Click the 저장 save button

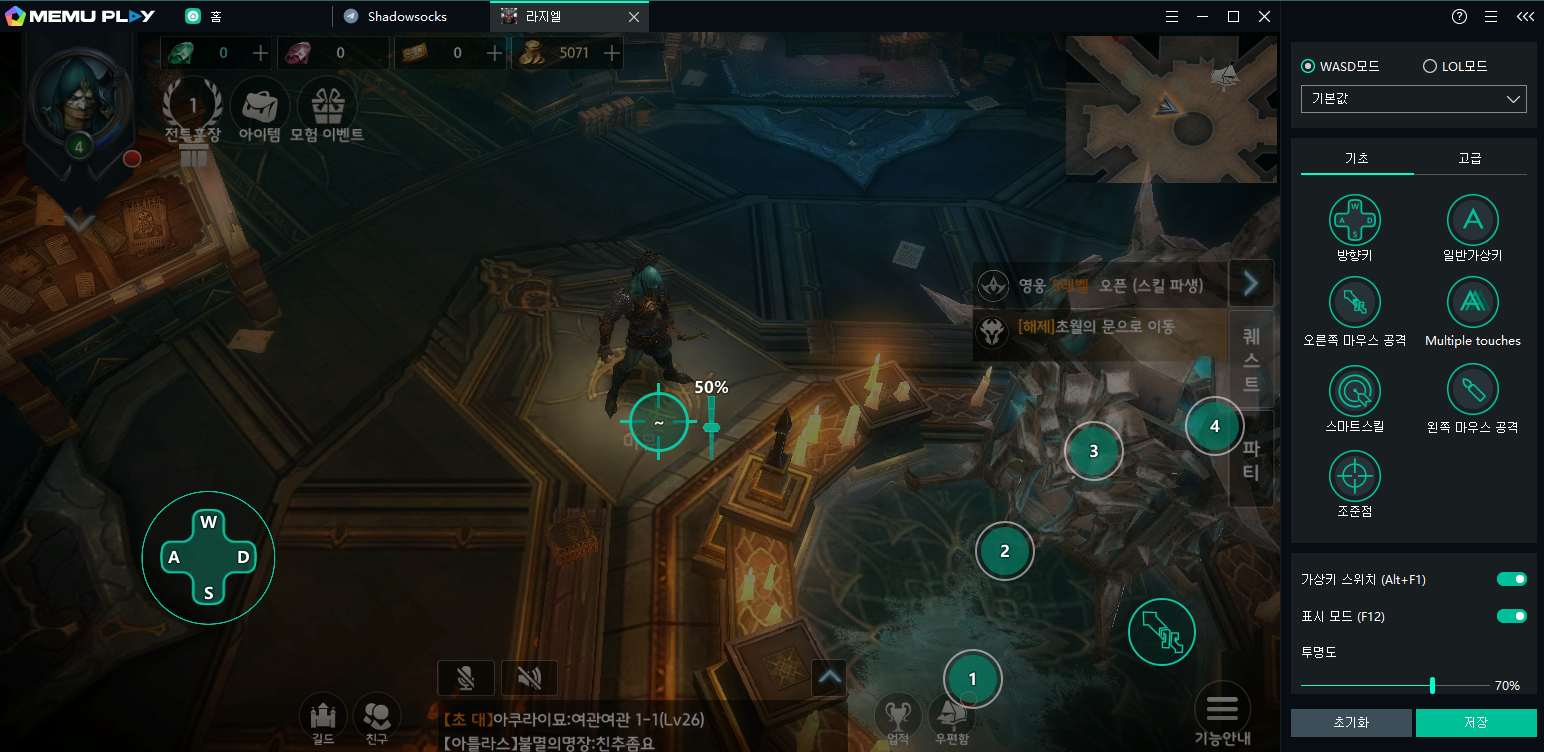point(1476,722)
